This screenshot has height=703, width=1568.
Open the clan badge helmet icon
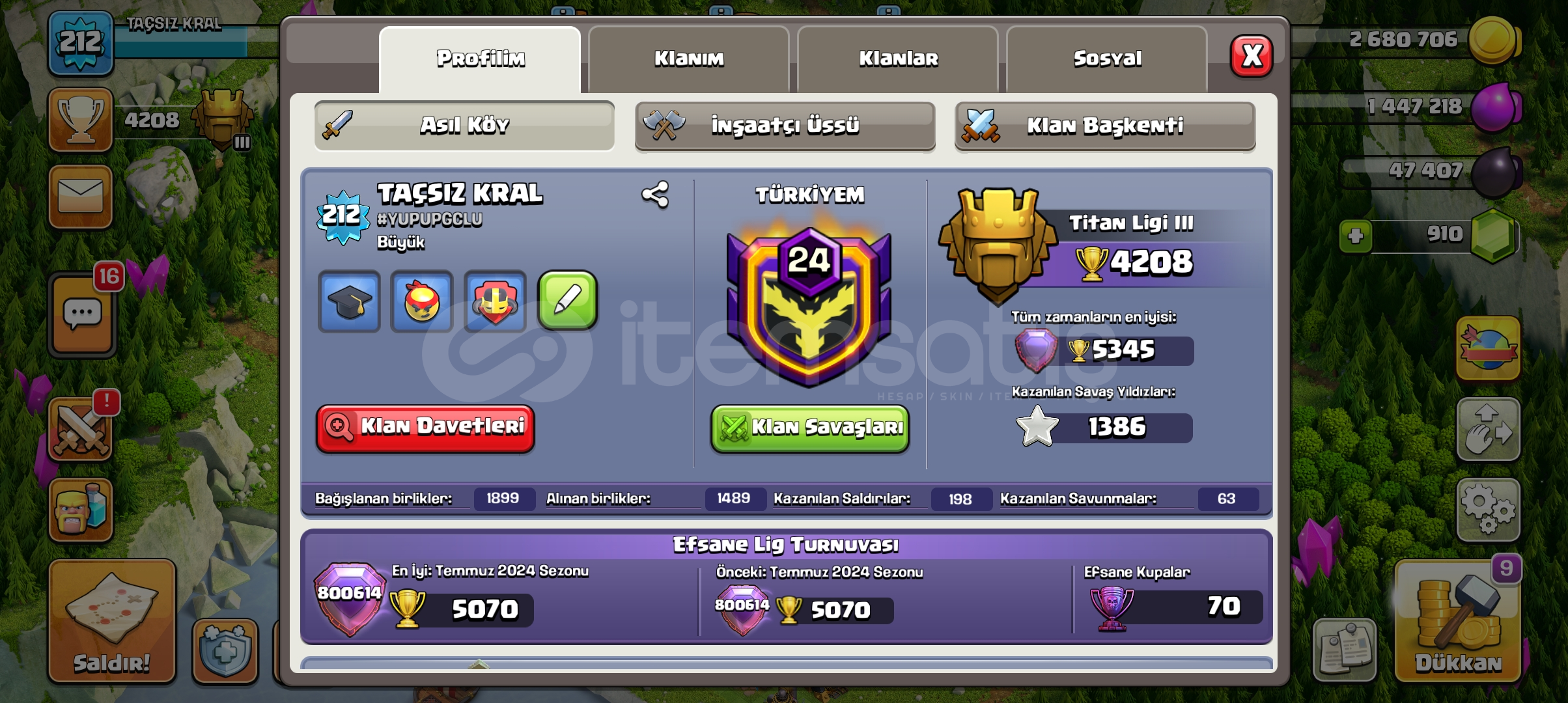click(495, 301)
